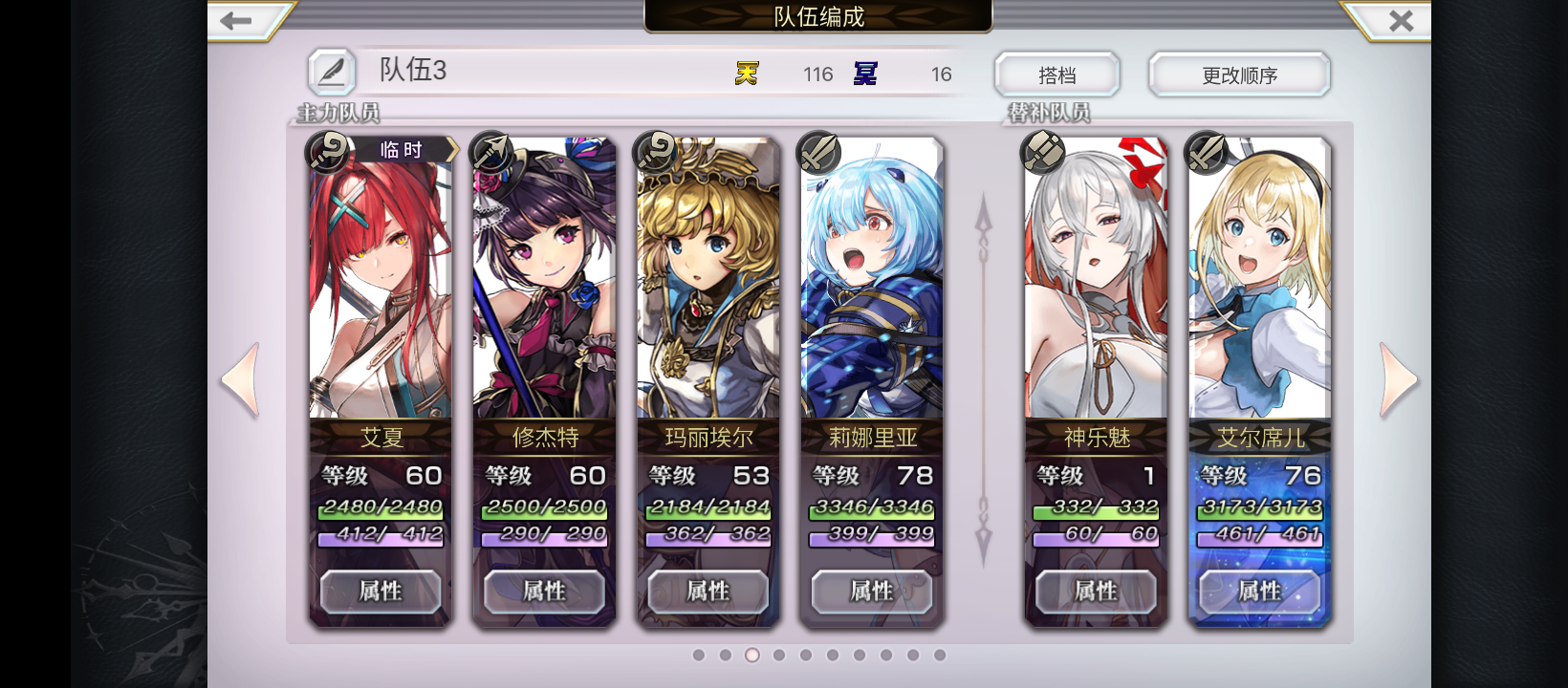Open 莉娜里亚's 属性 details
Viewport: 1568px width, 688px height.
[x=871, y=591]
